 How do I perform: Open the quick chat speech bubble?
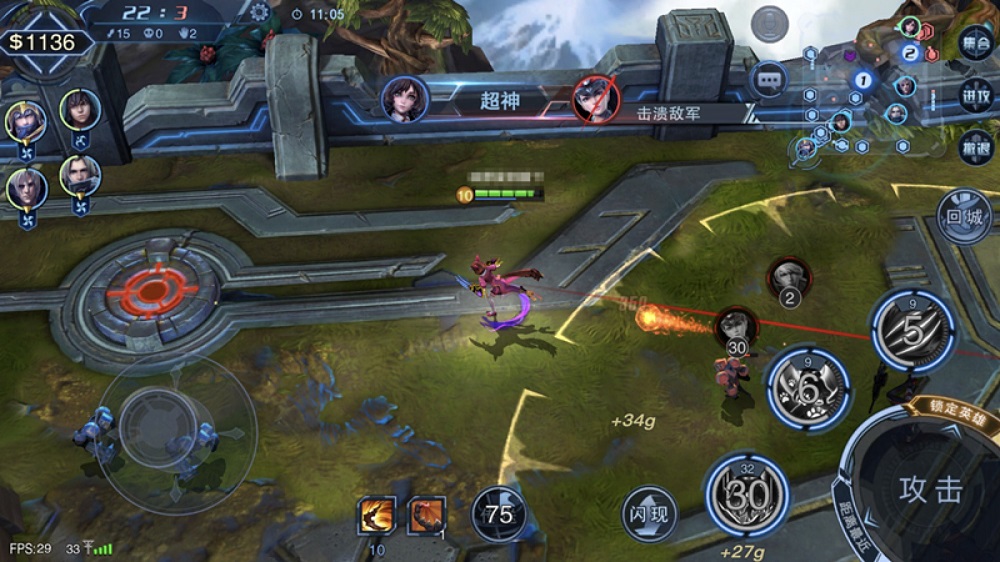[x=768, y=78]
